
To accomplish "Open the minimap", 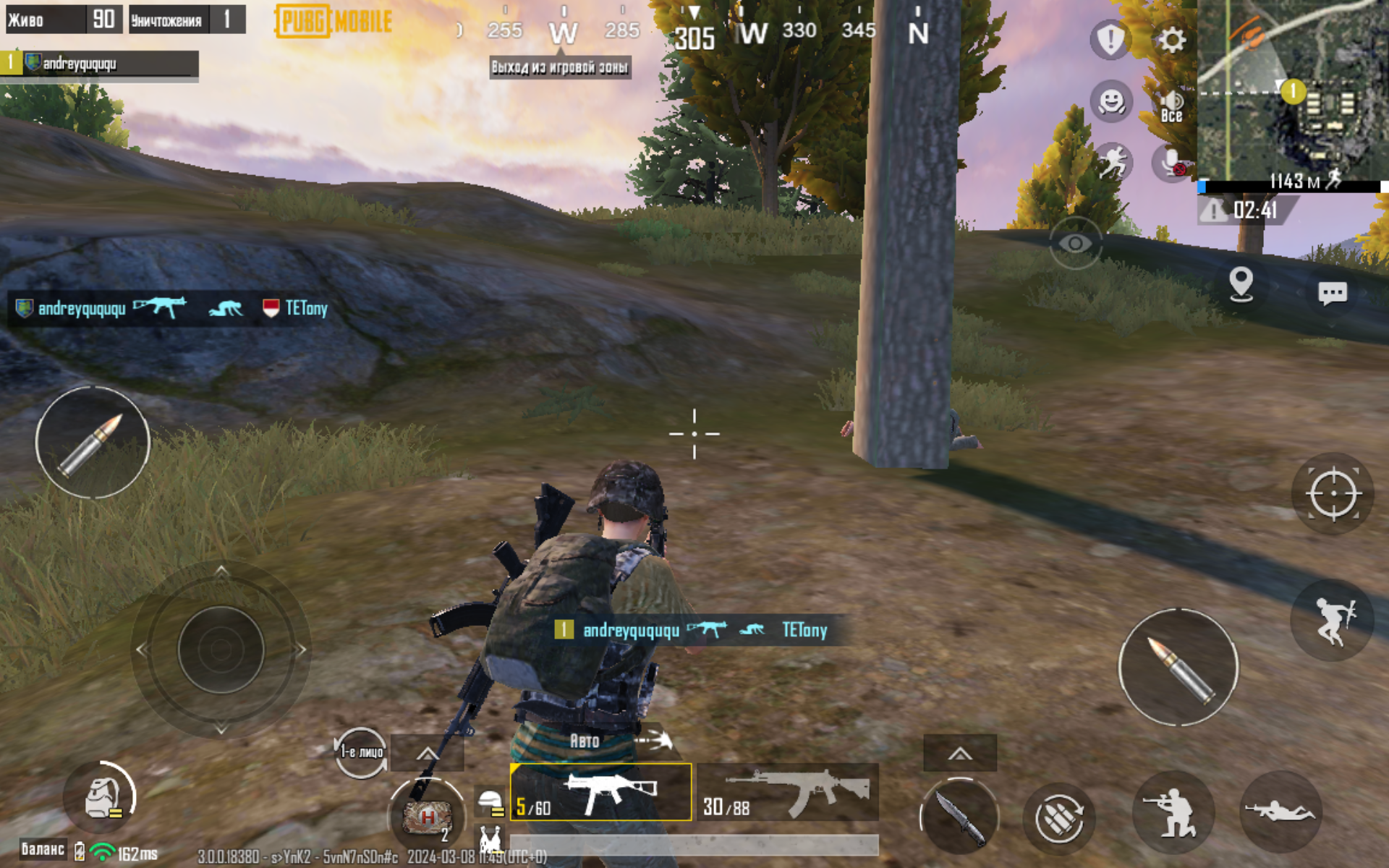I will click(1293, 90).
